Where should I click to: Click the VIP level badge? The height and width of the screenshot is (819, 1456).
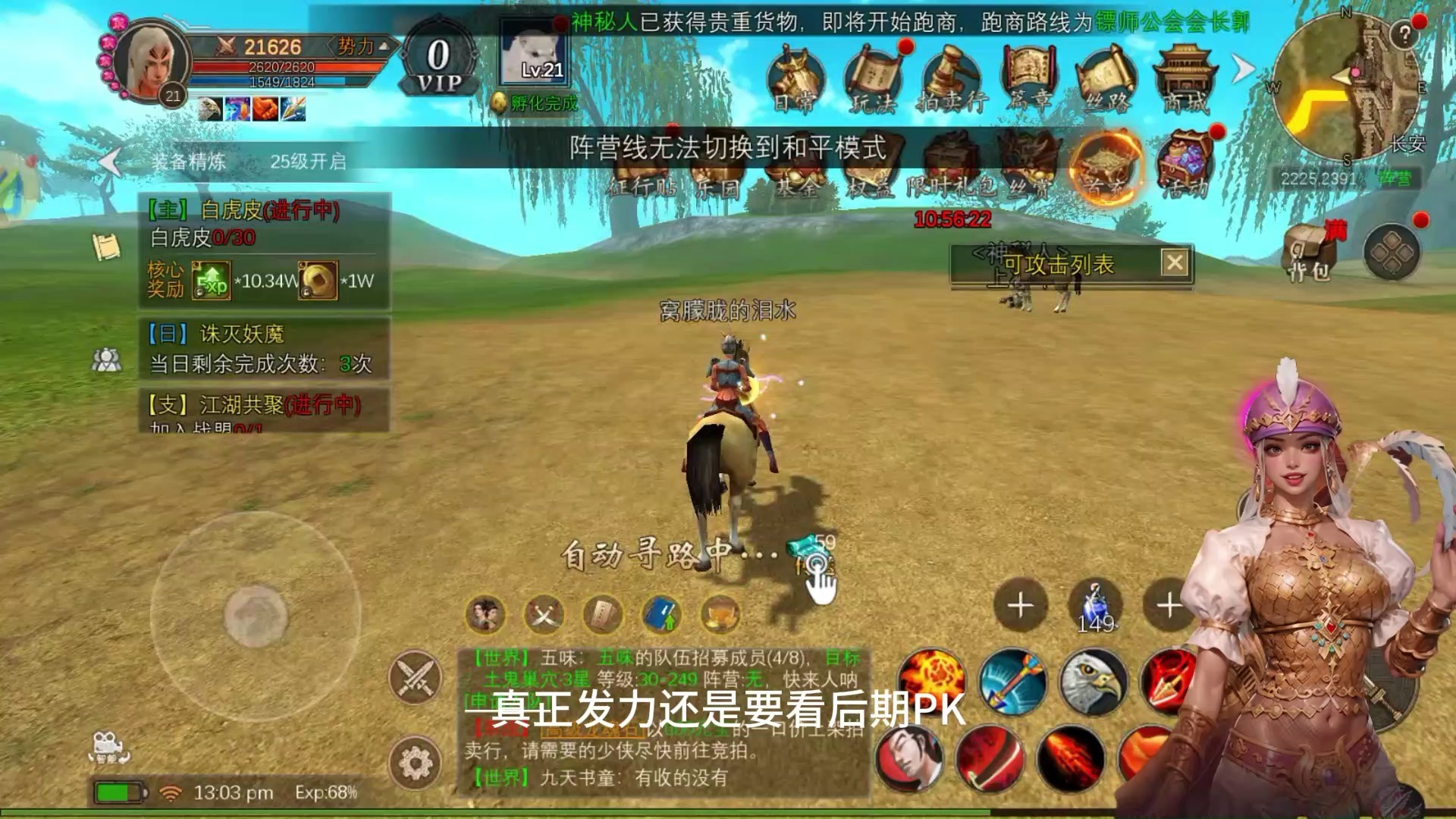tap(439, 64)
